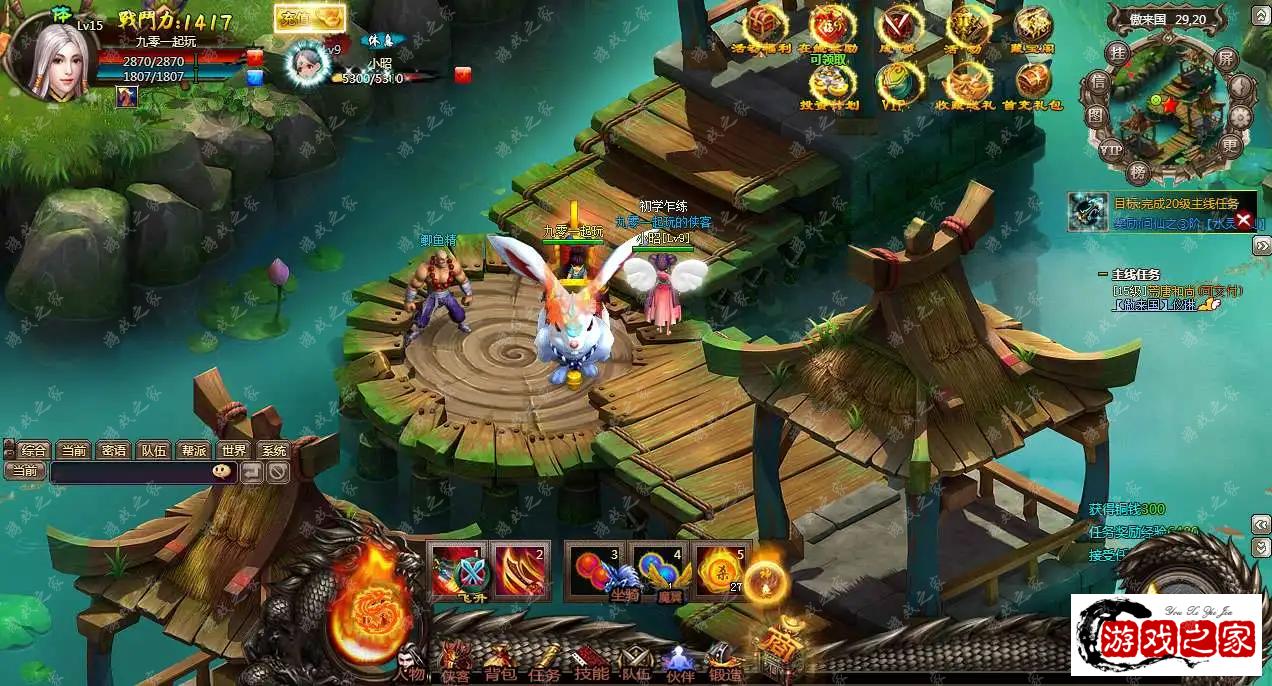Open the 活动福利 treasure chest icon
1272x686 pixels.
(x=767, y=26)
